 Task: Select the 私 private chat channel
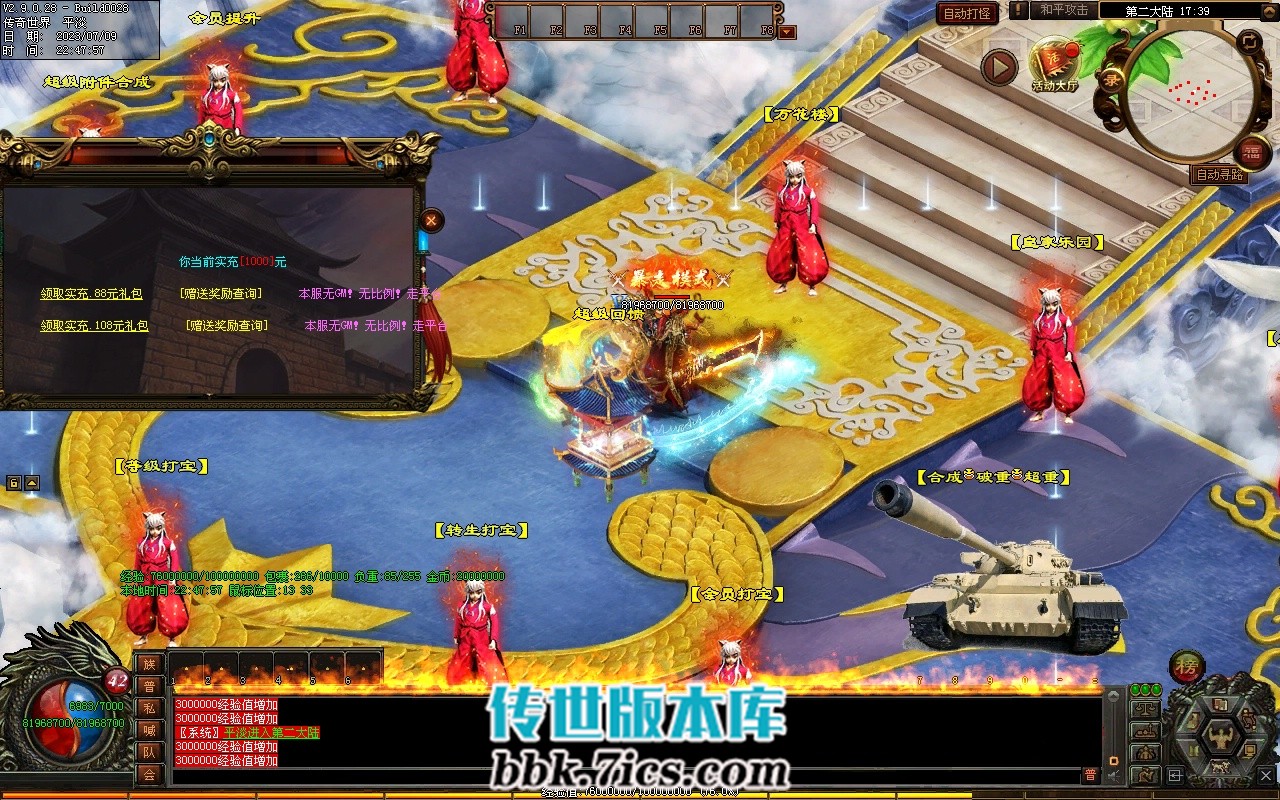pyautogui.click(x=149, y=708)
